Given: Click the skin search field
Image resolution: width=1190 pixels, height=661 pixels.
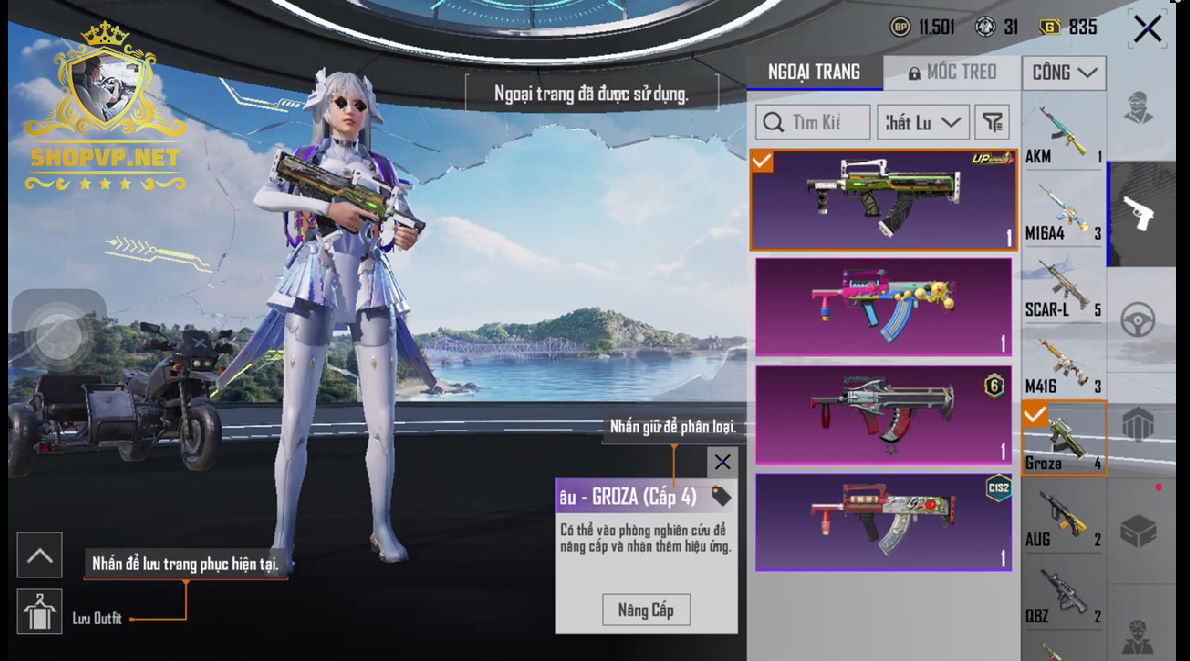Looking at the screenshot, I should (813, 122).
